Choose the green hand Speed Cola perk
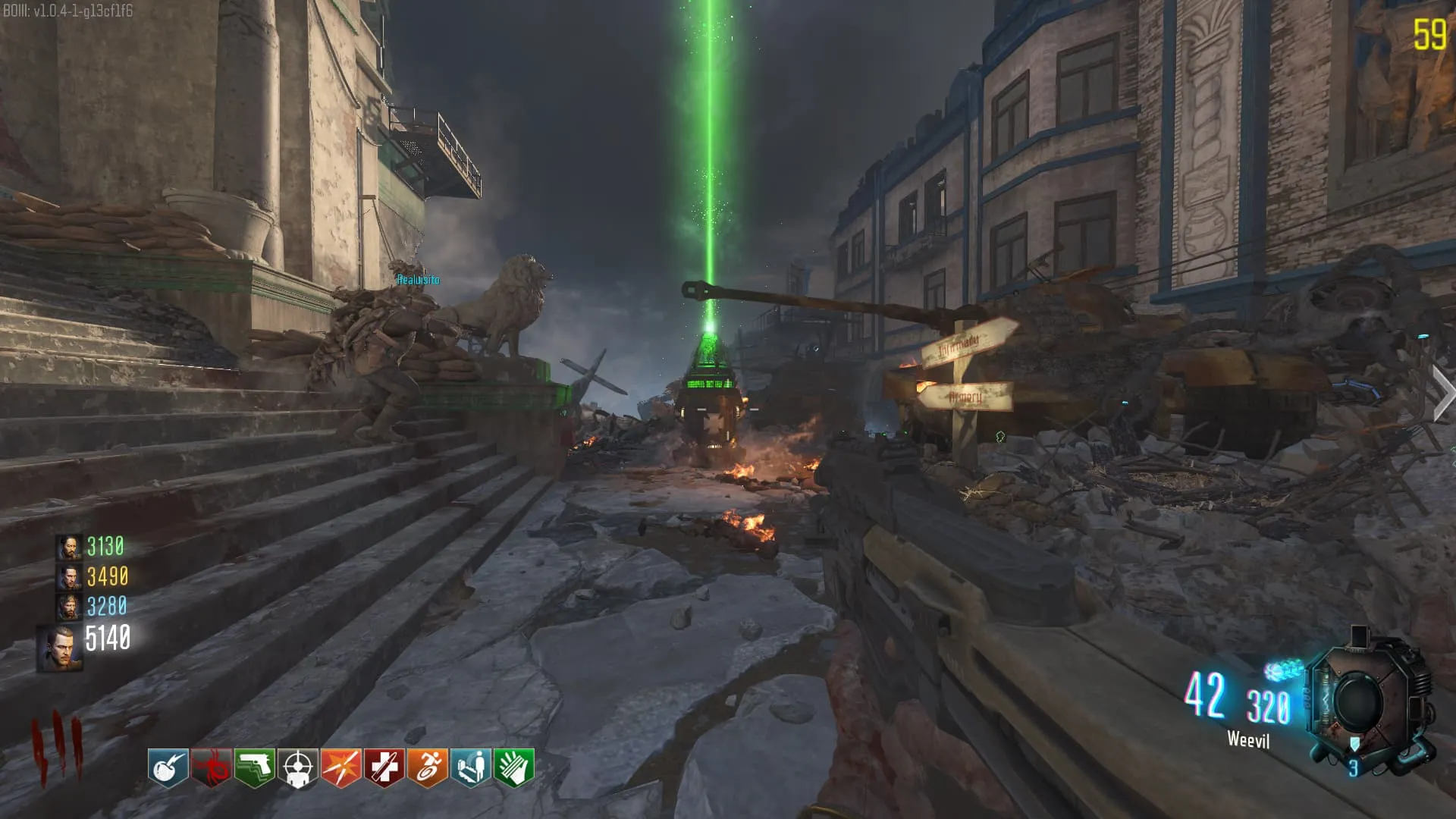Image resolution: width=1456 pixels, height=819 pixels. click(x=514, y=767)
